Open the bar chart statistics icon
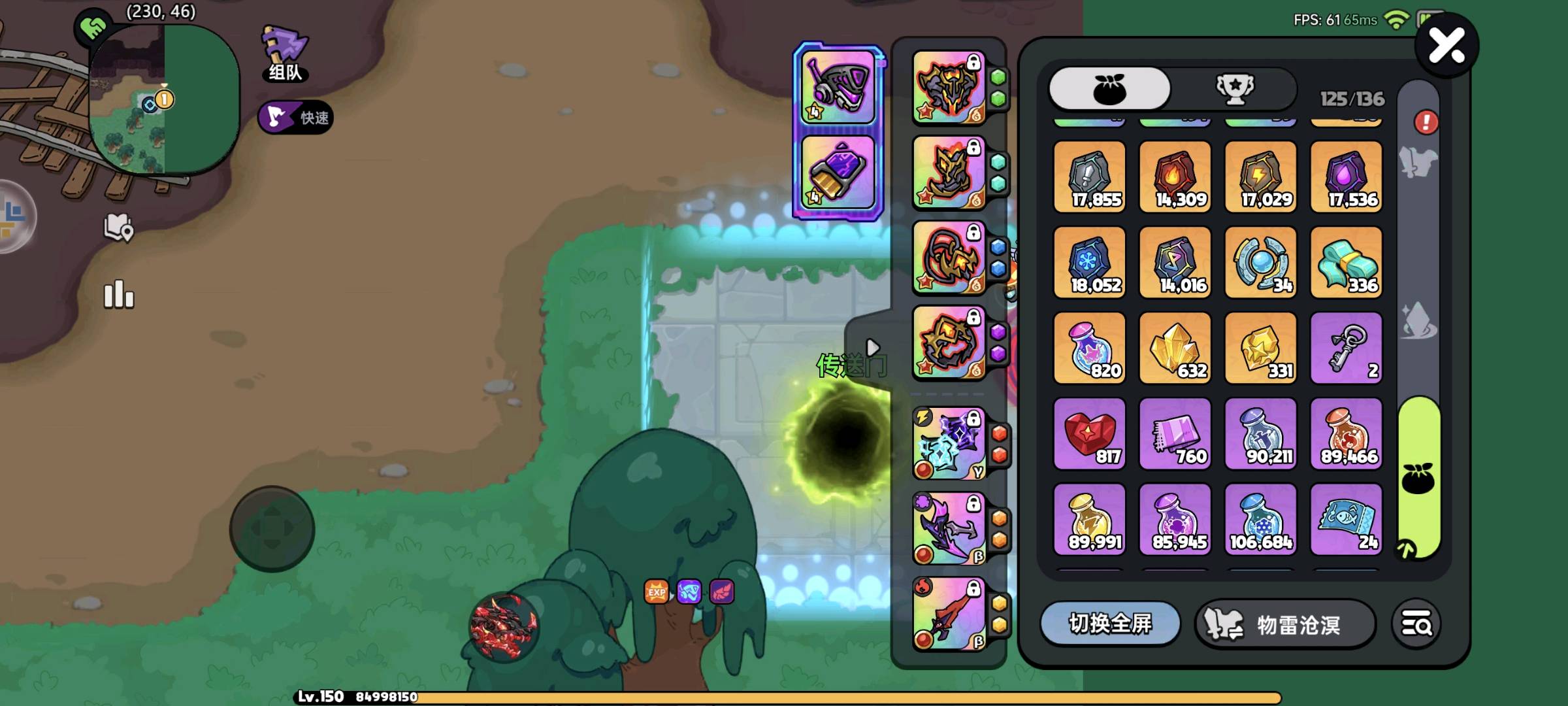 pos(119,295)
